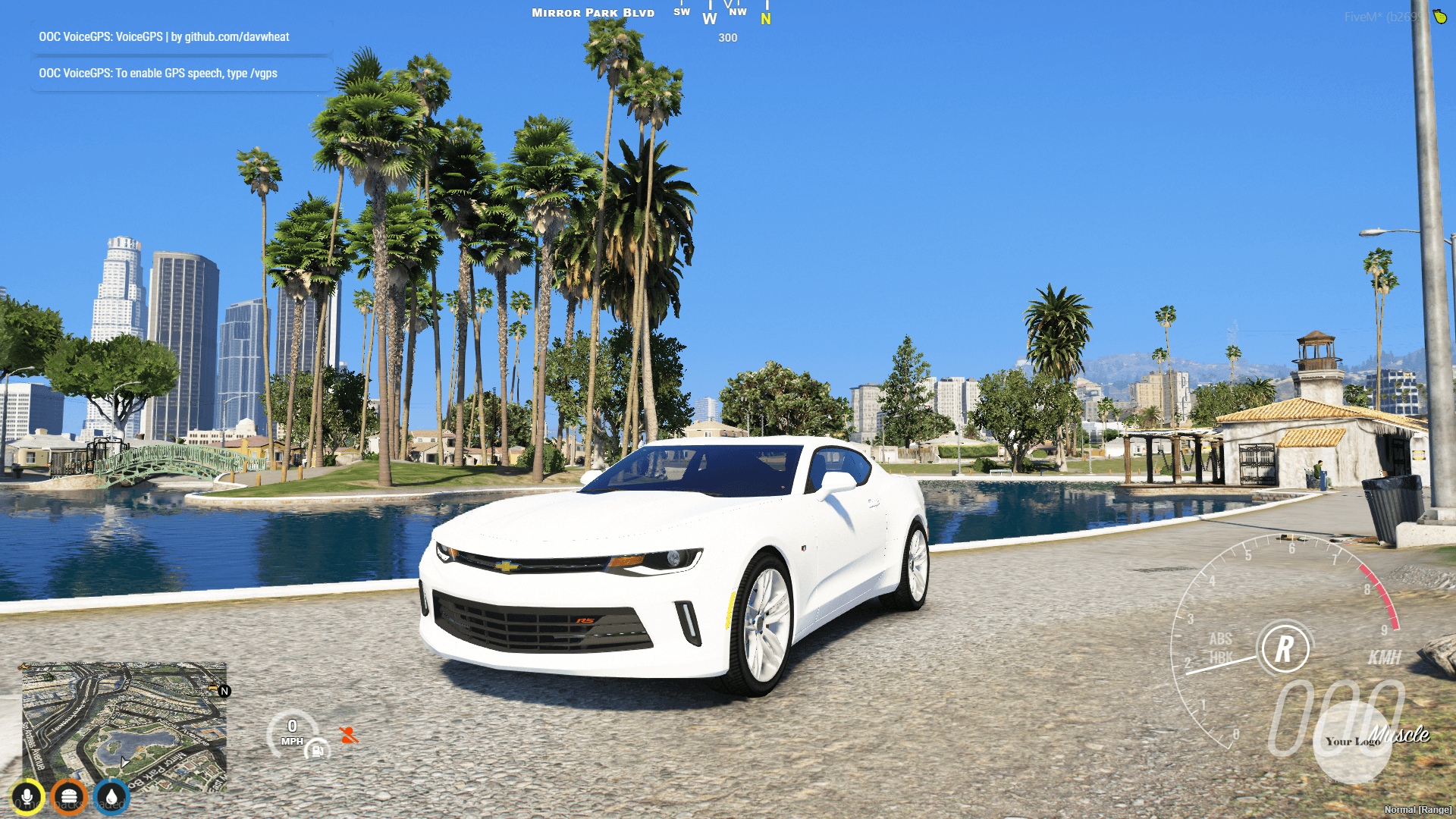This screenshot has height=819, width=1456.
Task: Open the github.com/davwheat link in chat
Action: click(x=237, y=36)
